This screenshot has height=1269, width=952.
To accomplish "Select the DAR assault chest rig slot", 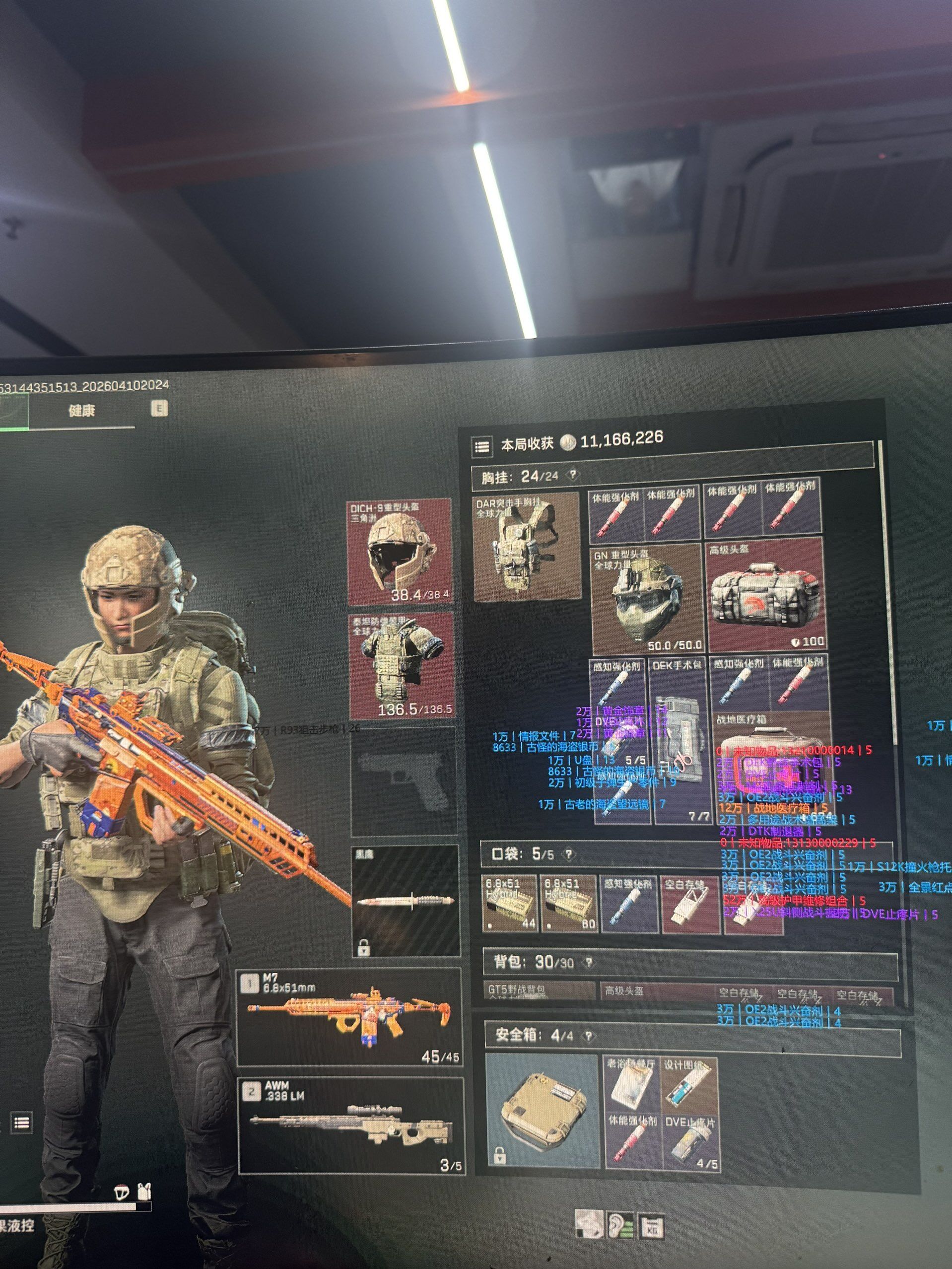I will pyautogui.click(x=526, y=547).
